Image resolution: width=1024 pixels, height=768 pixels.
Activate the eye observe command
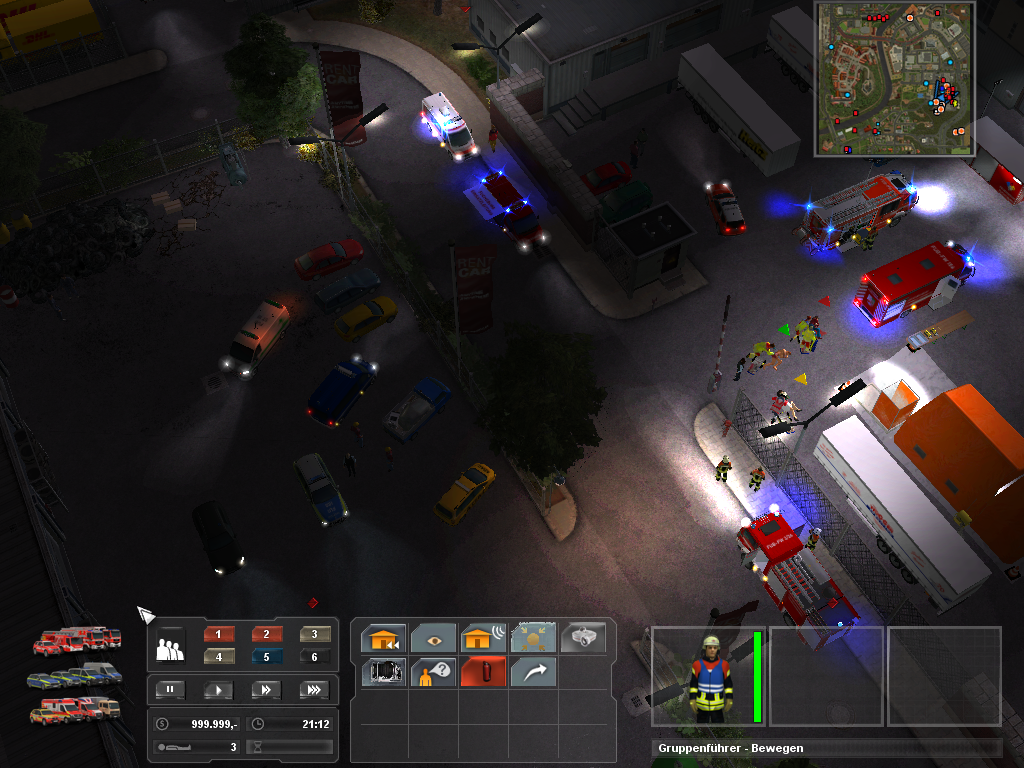point(433,638)
